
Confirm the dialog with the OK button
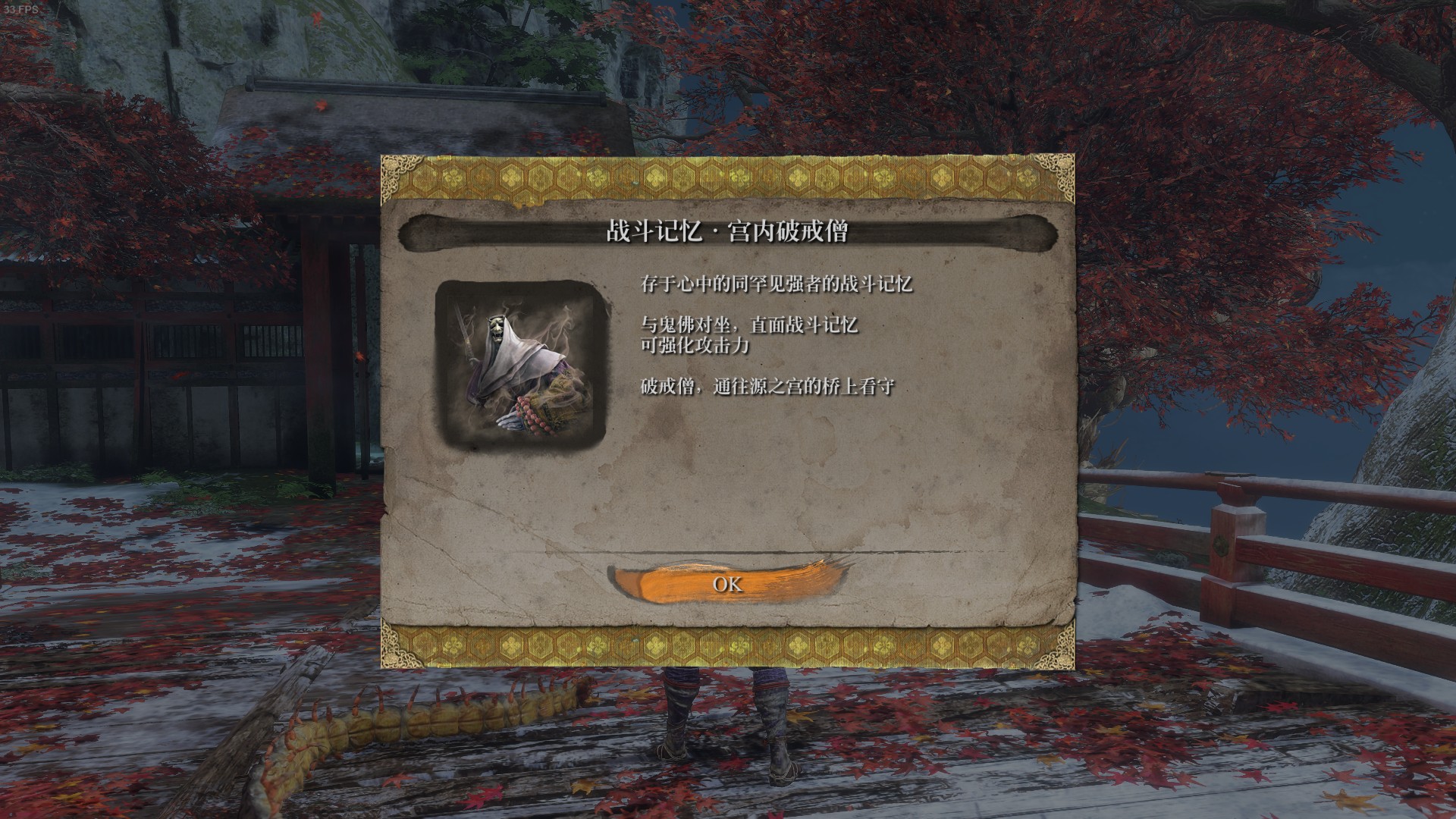pyautogui.click(x=726, y=583)
